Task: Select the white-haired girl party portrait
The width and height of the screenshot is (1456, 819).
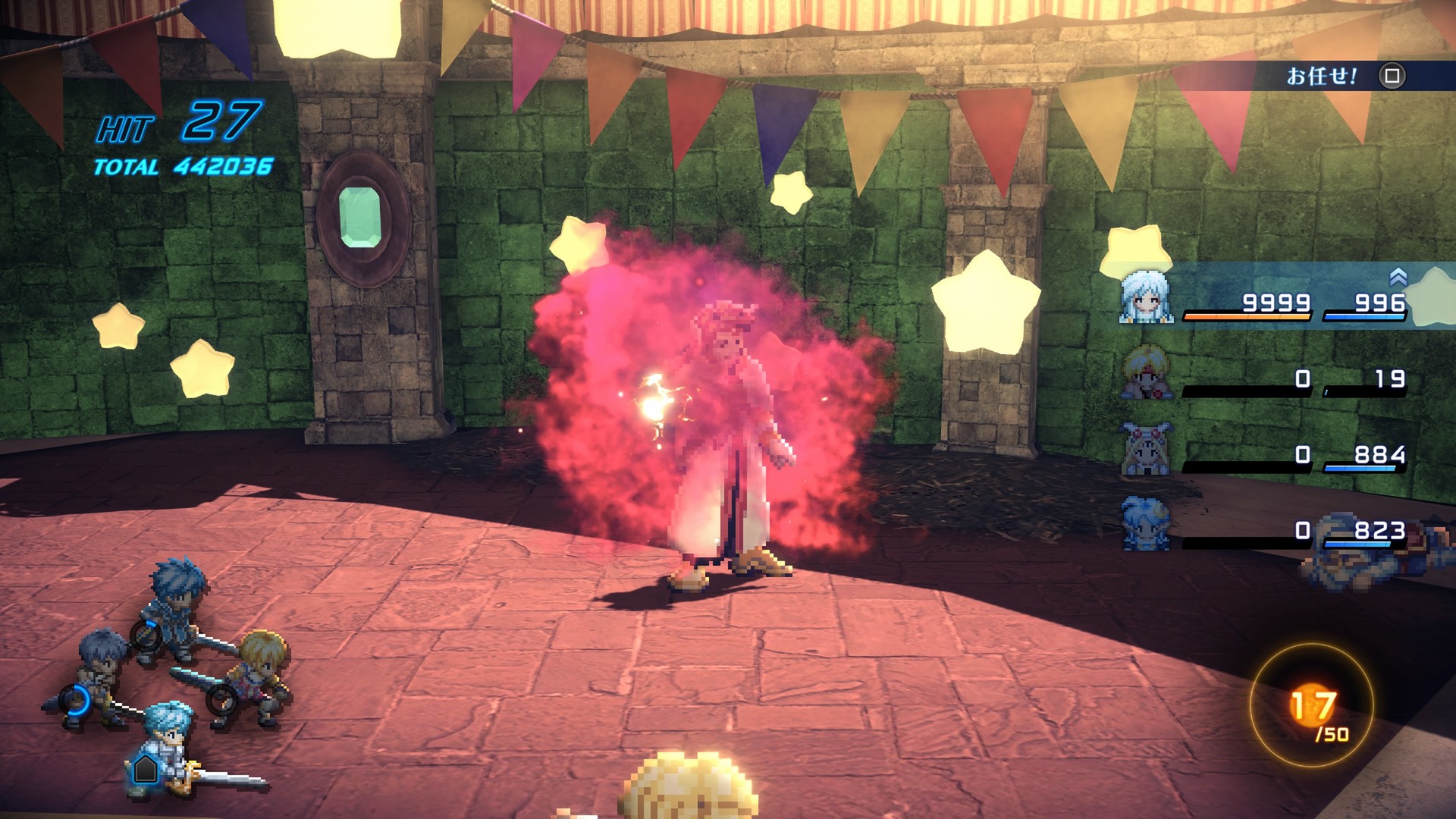Action: click(1146, 297)
